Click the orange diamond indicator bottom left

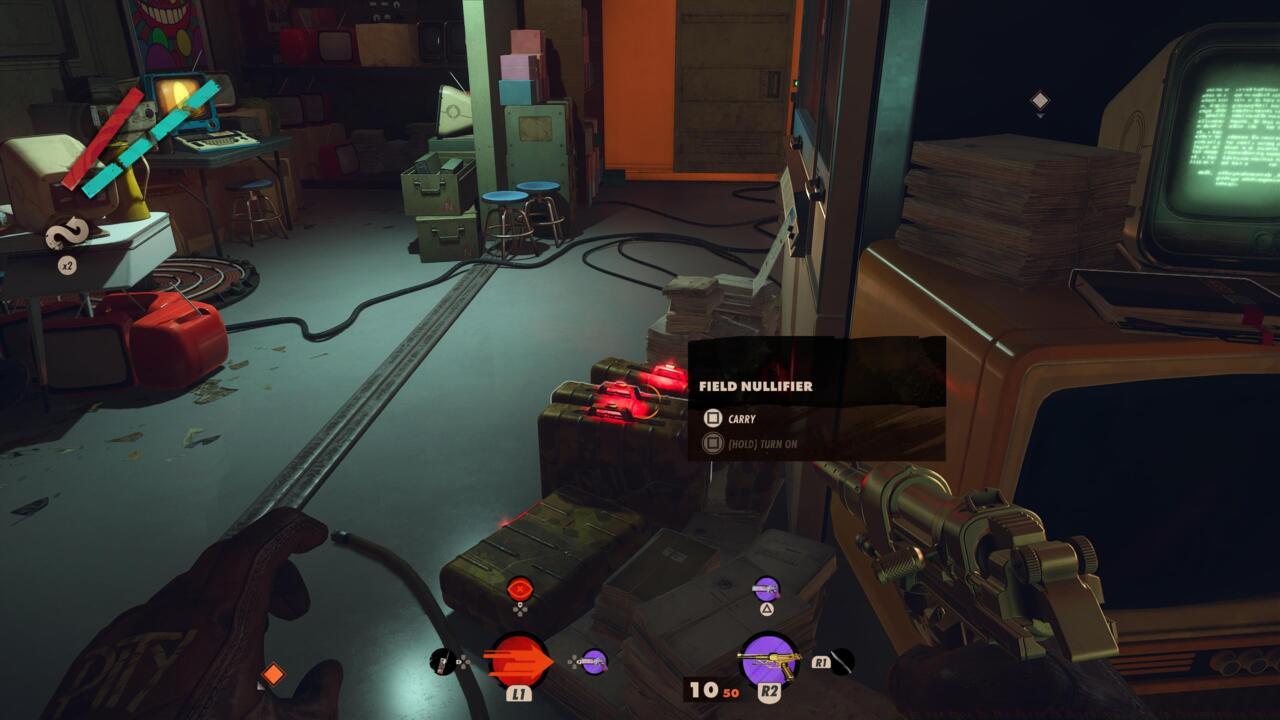(x=275, y=675)
